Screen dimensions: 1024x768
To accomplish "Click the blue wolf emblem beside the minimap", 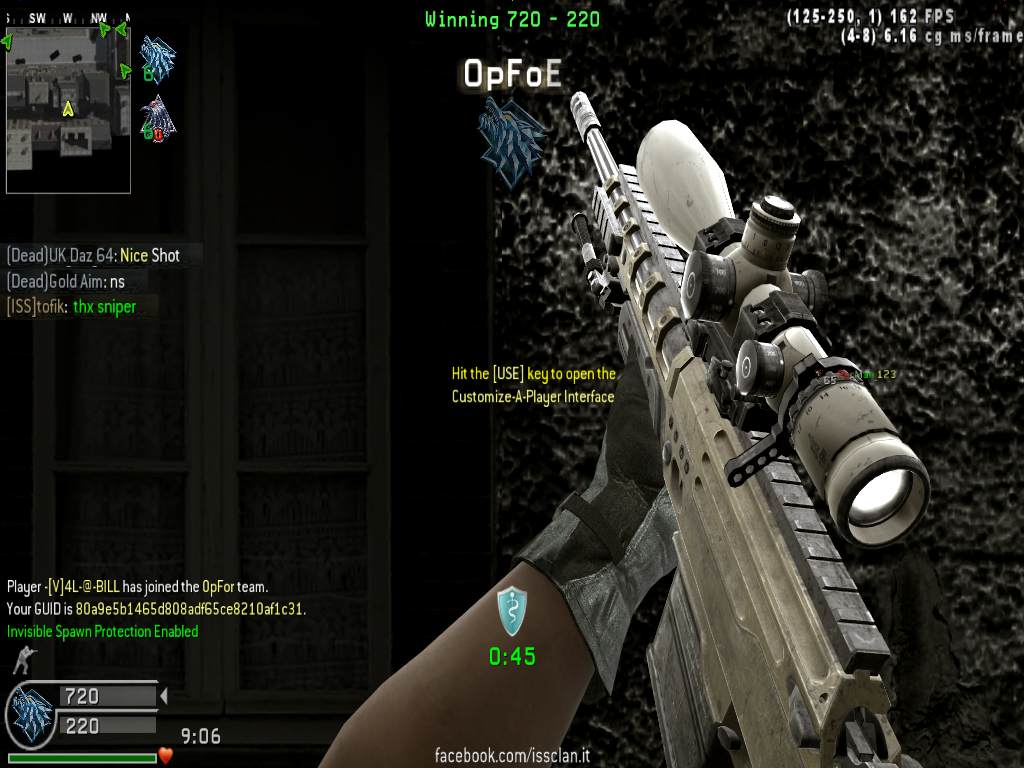I will click(x=156, y=58).
